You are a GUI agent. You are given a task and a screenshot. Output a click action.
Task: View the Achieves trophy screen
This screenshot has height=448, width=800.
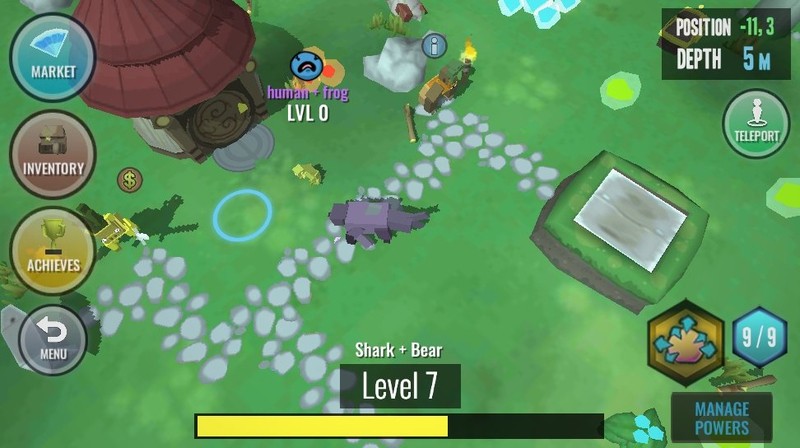click(53, 251)
